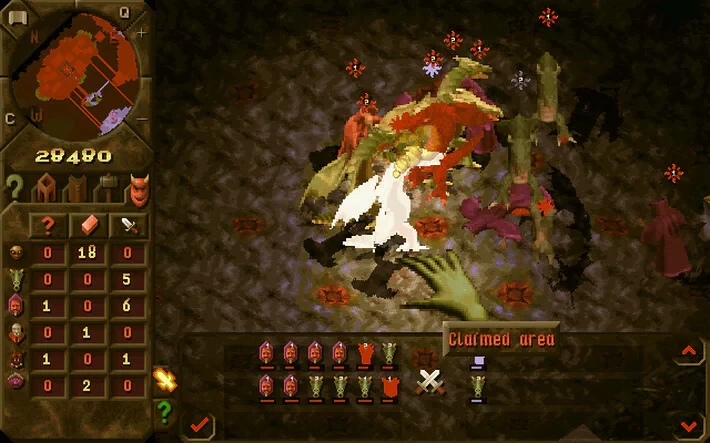The height and width of the screenshot is (443, 710).
Task: Choose the working creatures column header
Action: tap(88, 224)
